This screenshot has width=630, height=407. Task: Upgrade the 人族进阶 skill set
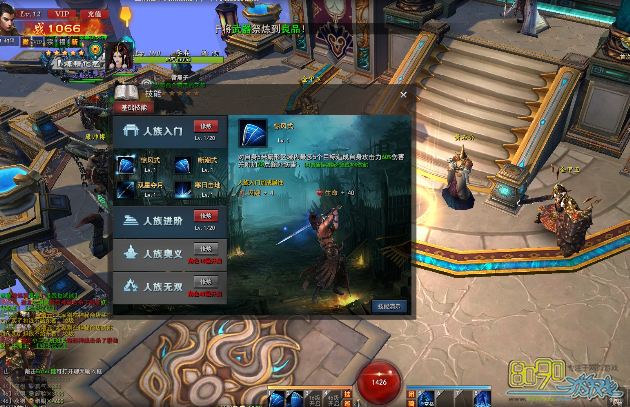(x=204, y=216)
